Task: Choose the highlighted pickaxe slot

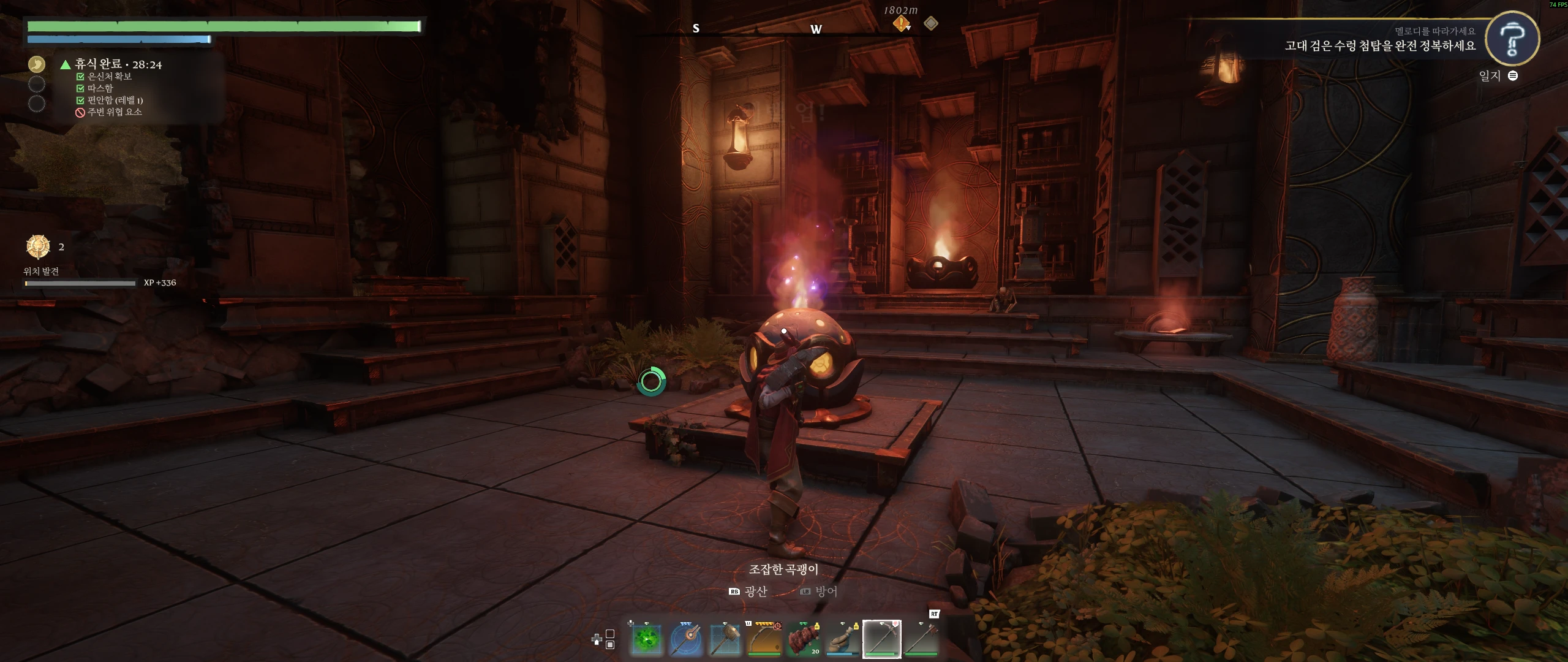Action: (x=882, y=639)
